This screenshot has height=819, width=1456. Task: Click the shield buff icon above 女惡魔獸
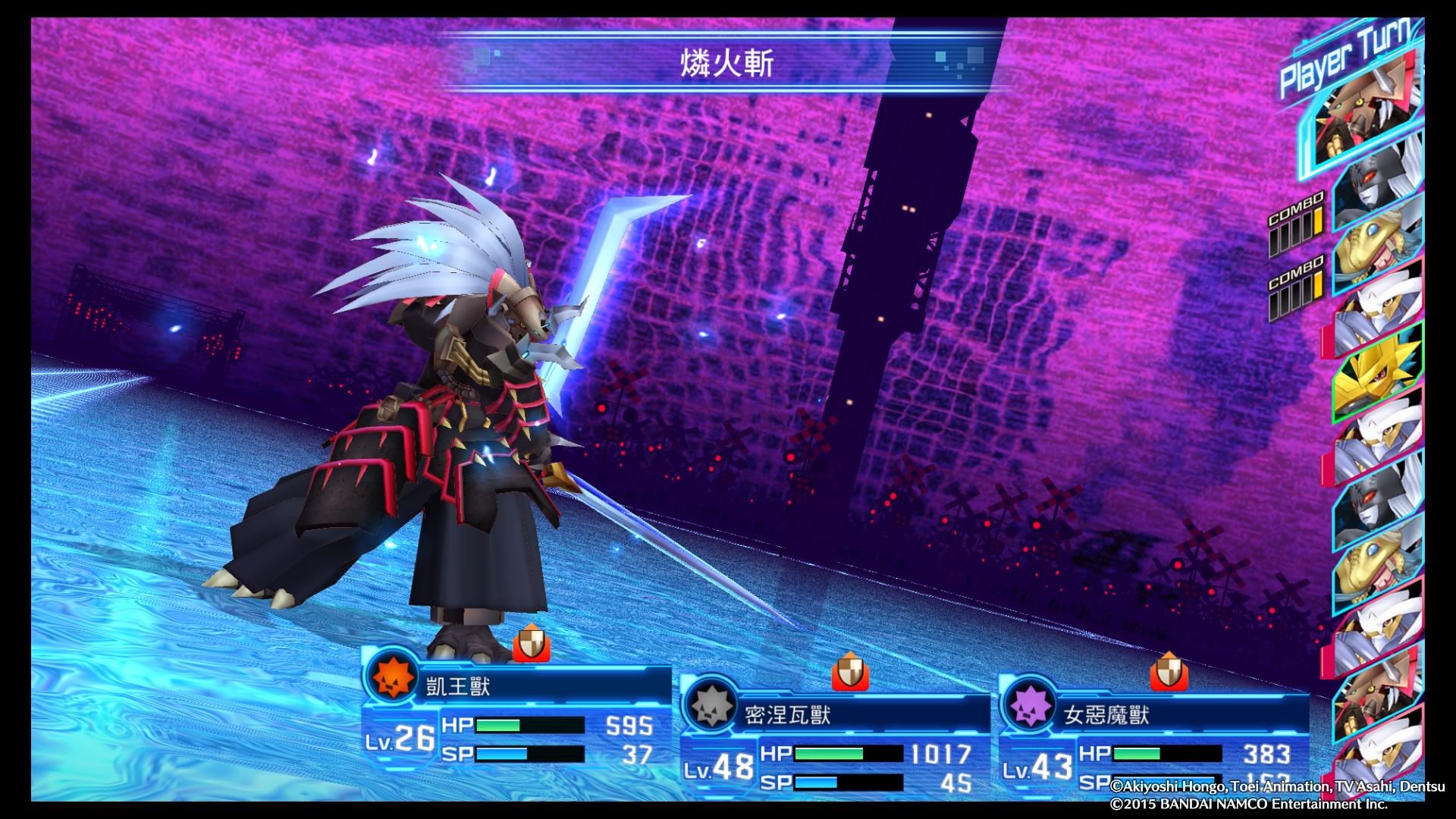pyautogui.click(x=1169, y=672)
